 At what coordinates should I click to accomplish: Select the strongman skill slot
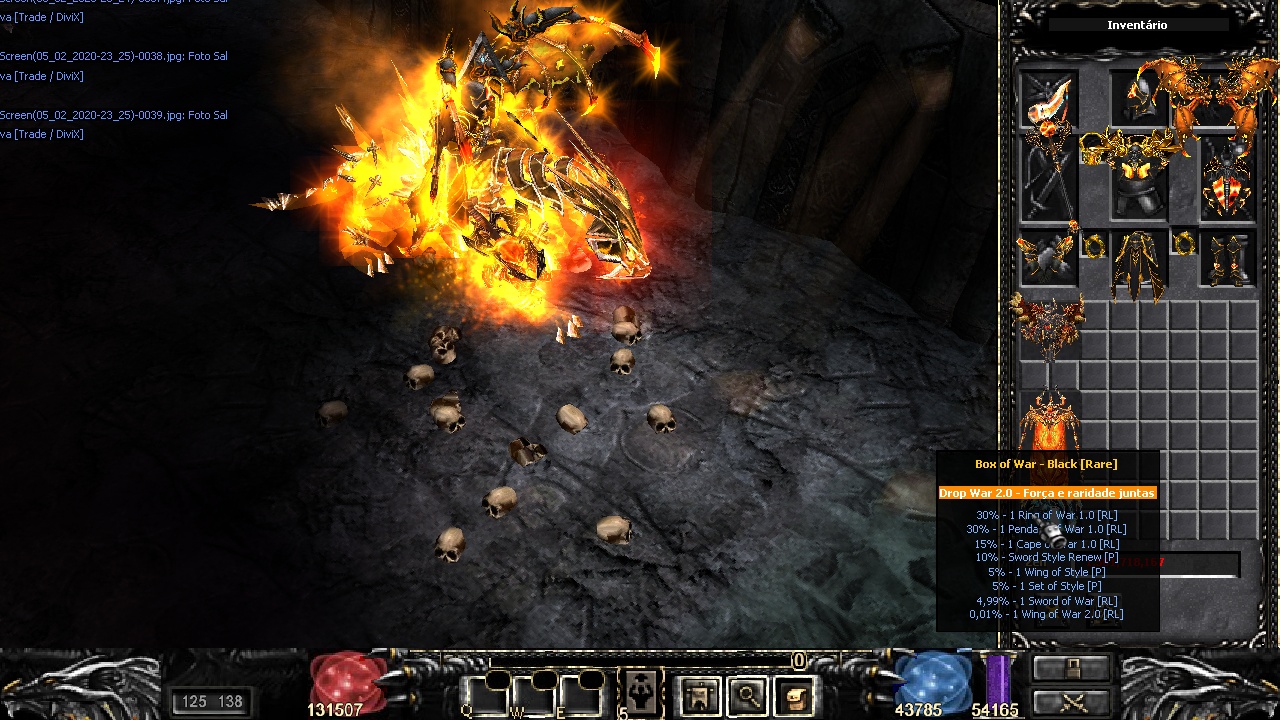(x=640, y=692)
